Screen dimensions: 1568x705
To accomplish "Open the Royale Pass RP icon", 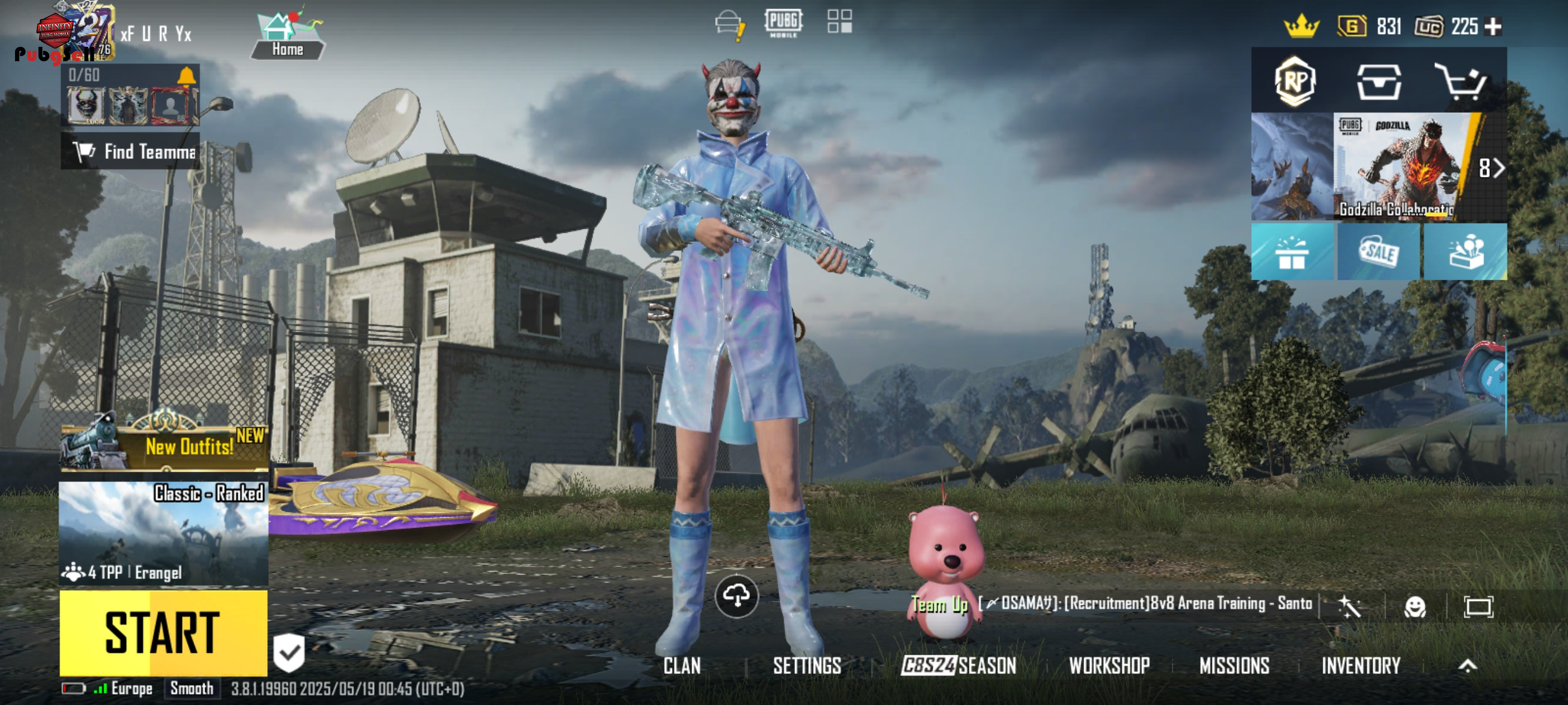I will (1295, 81).
